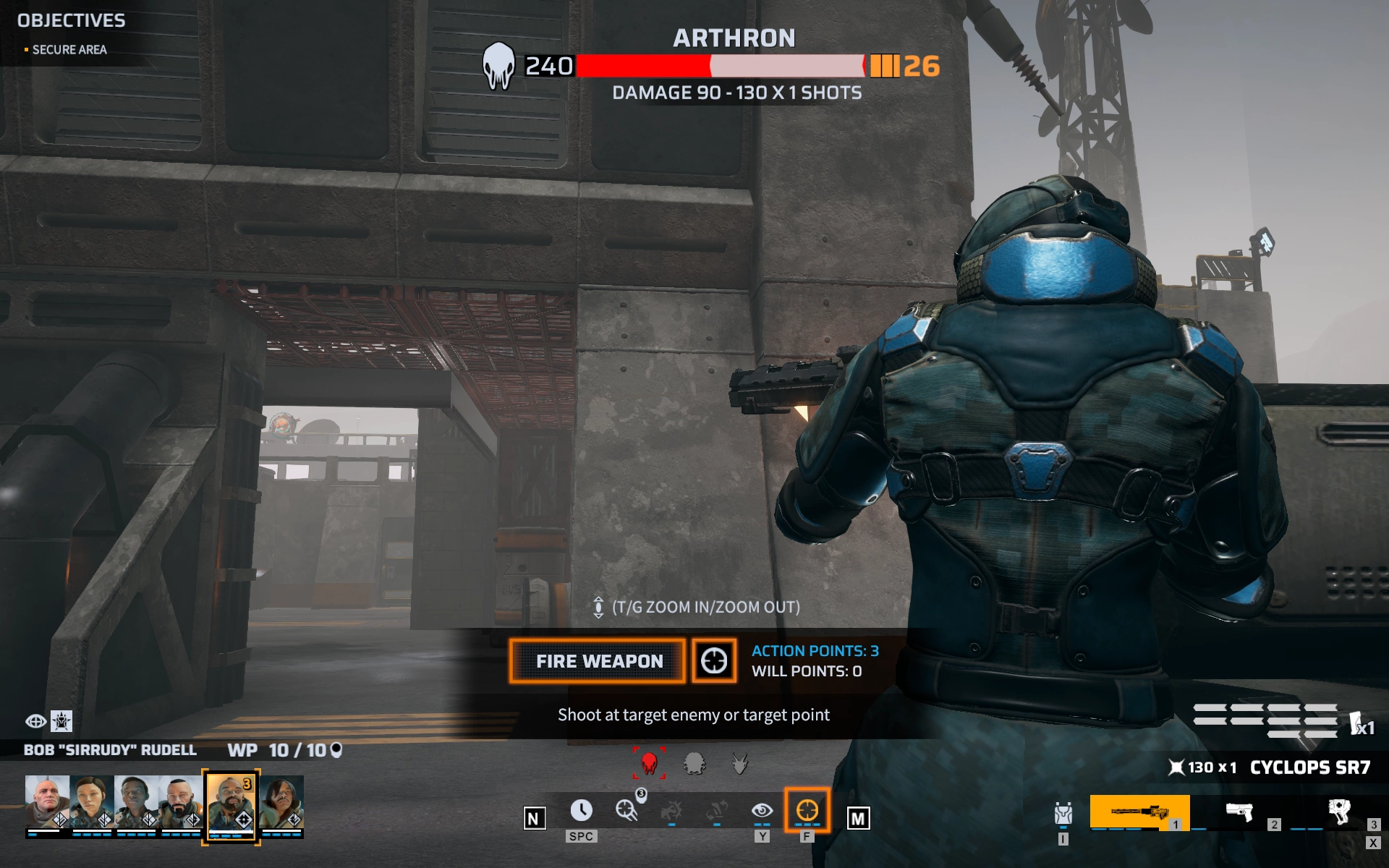Toggle free aim crosshair next to Fire Weapon

[714, 661]
